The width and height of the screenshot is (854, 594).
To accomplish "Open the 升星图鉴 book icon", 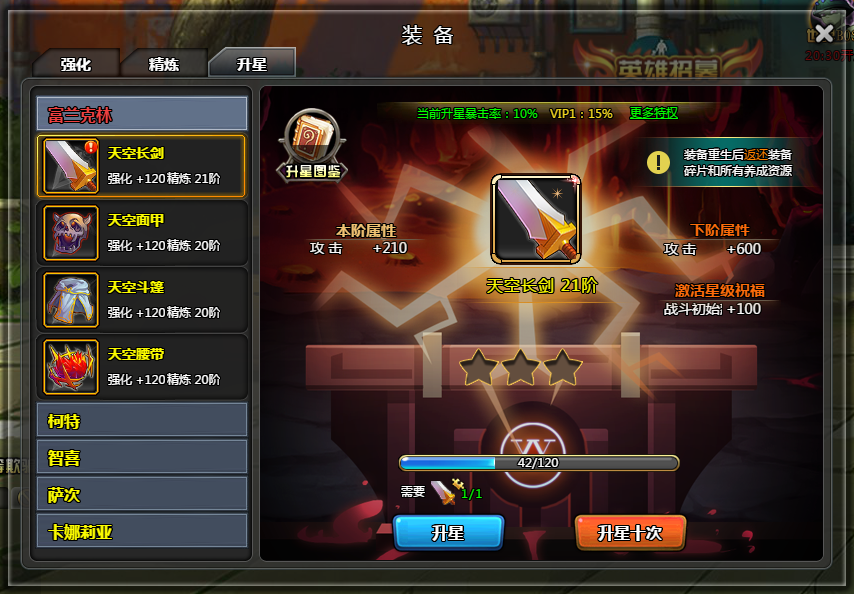I will pos(313,145).
